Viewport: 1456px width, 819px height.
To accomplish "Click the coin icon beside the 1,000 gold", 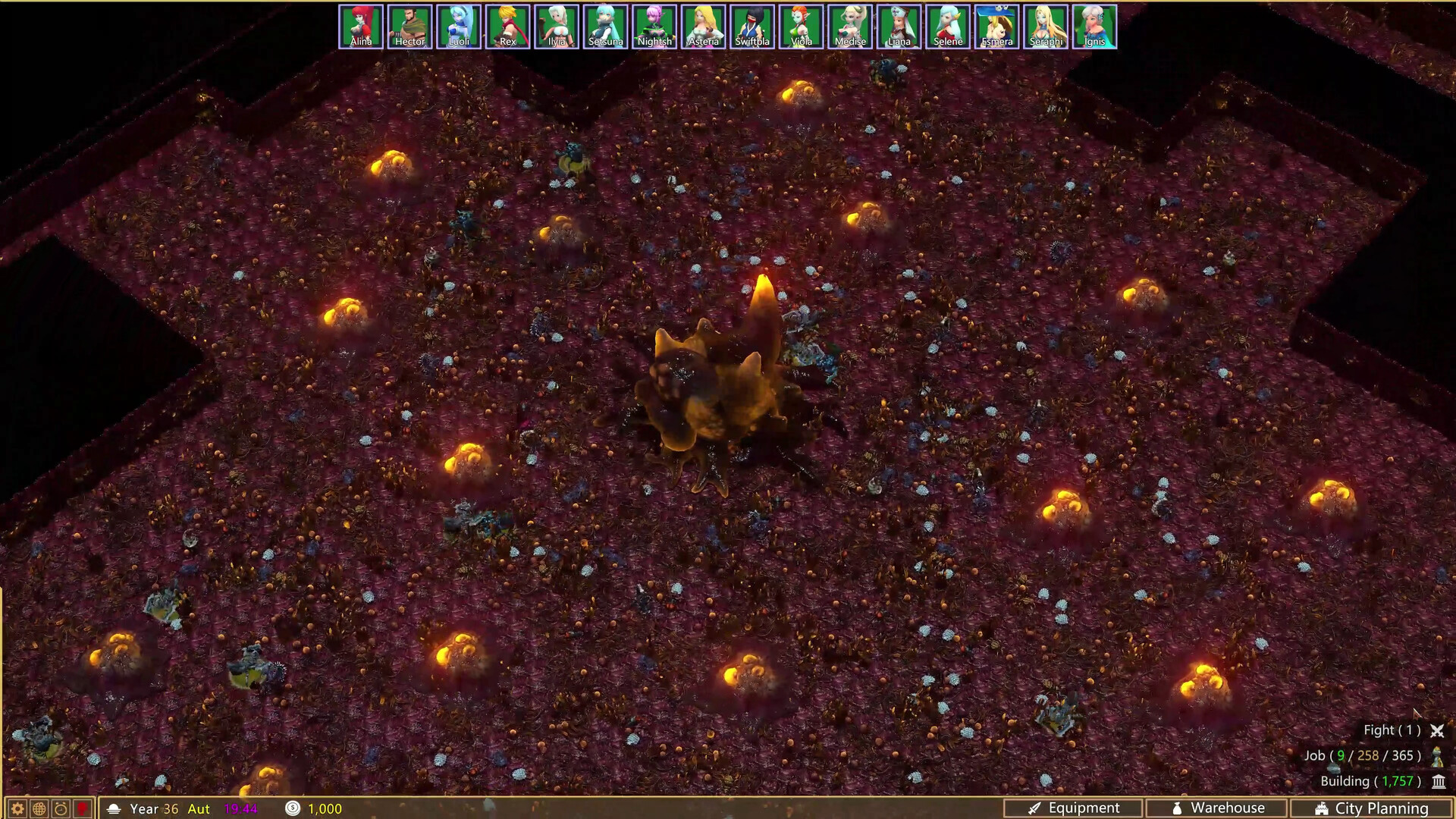I will [x=290, y=808].
